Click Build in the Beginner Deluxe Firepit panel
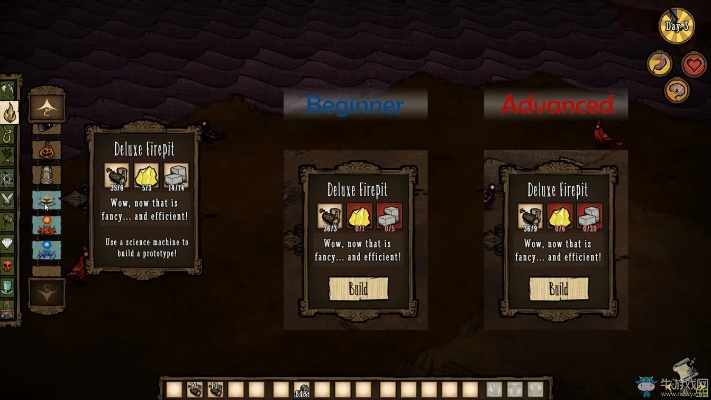Image resolution: width=711 pixels, height=400 pixels. tap(357, 290)
